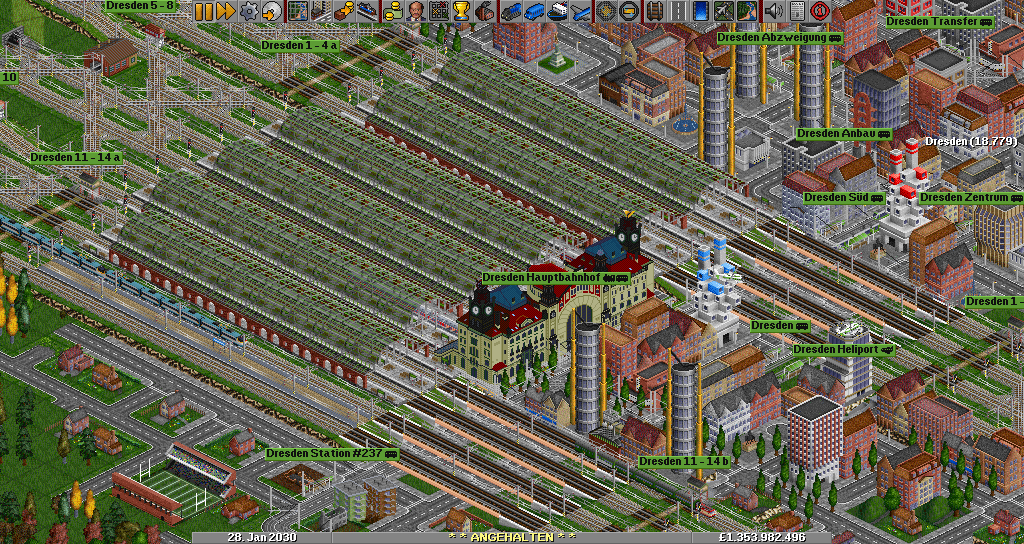The image size is (1024, 544).
Task: Open the sound and music speaker menu
Action: tap(772, 11)
